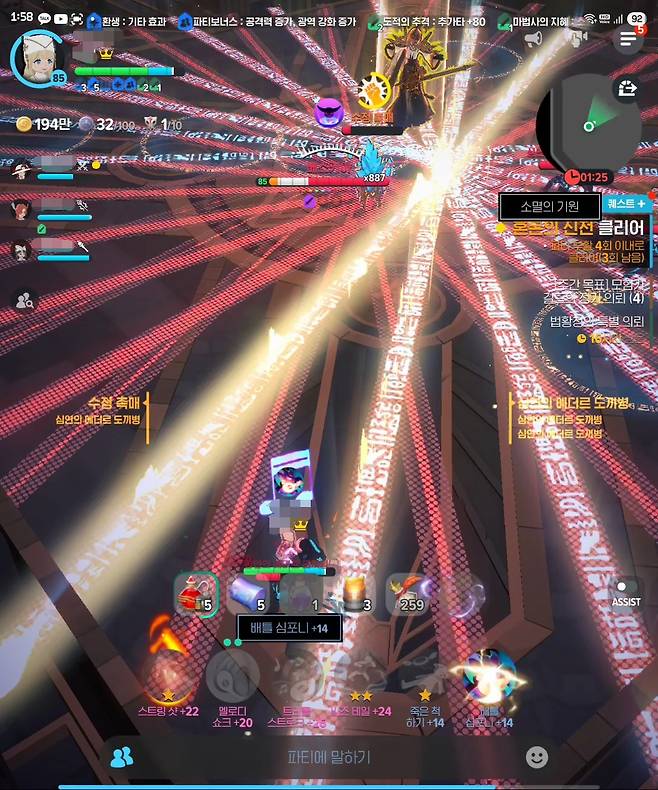Select the item slot with 259 count
This screenshot has width=658, height=790.
(x=408, y=594)
